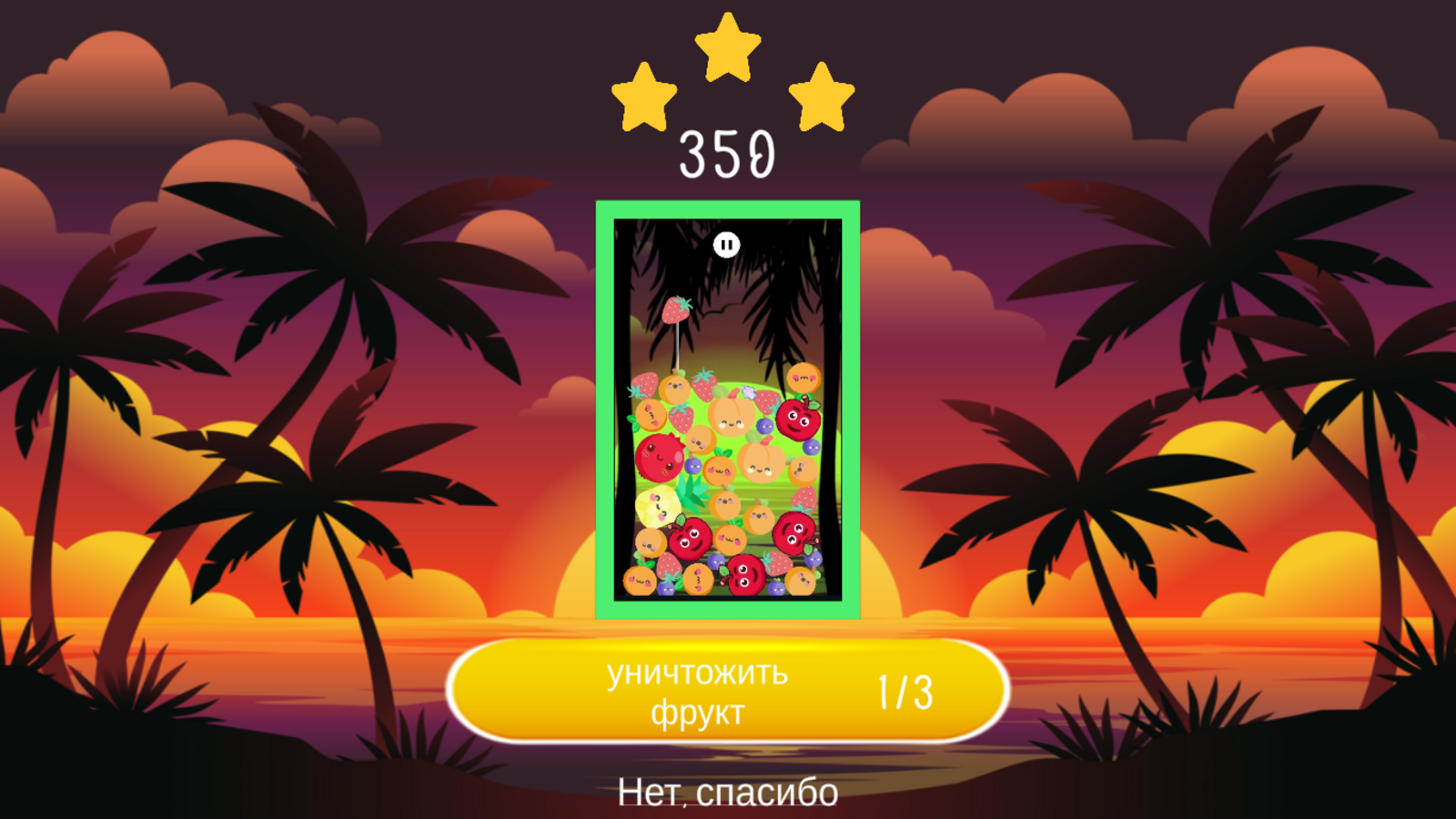Screen dimensions: 1456x819
Task: Click a red cherry at the bottom
Action: click(x=744, y=574)
